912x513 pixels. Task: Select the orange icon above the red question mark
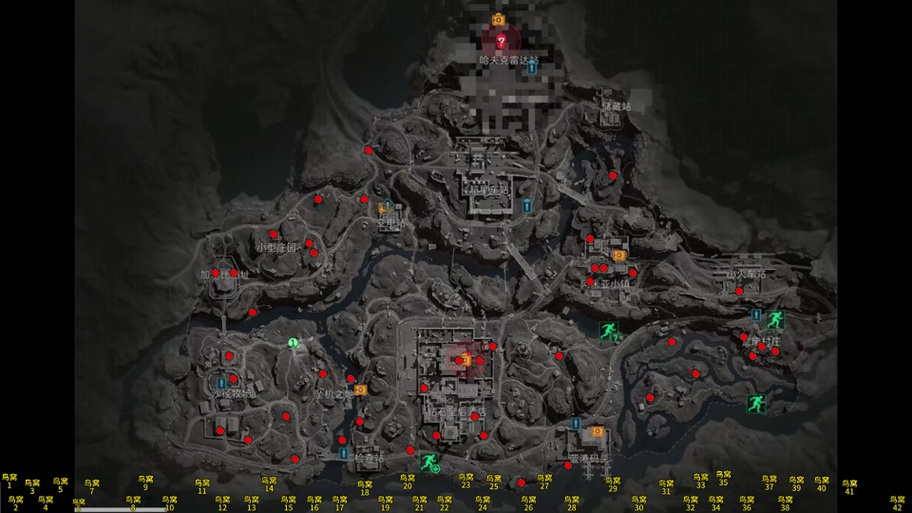click(497, 19)
